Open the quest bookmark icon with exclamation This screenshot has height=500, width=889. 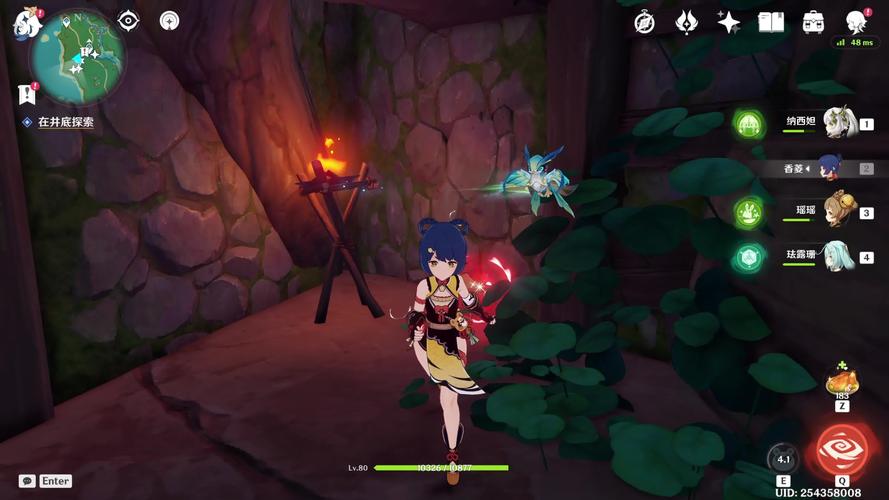tap(25, 93)
